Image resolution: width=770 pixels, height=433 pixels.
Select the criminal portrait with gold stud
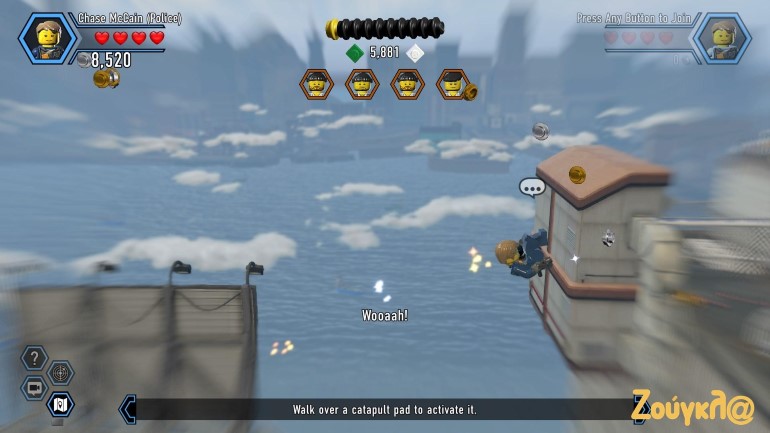pyautogui.click(x=453, y=85)
